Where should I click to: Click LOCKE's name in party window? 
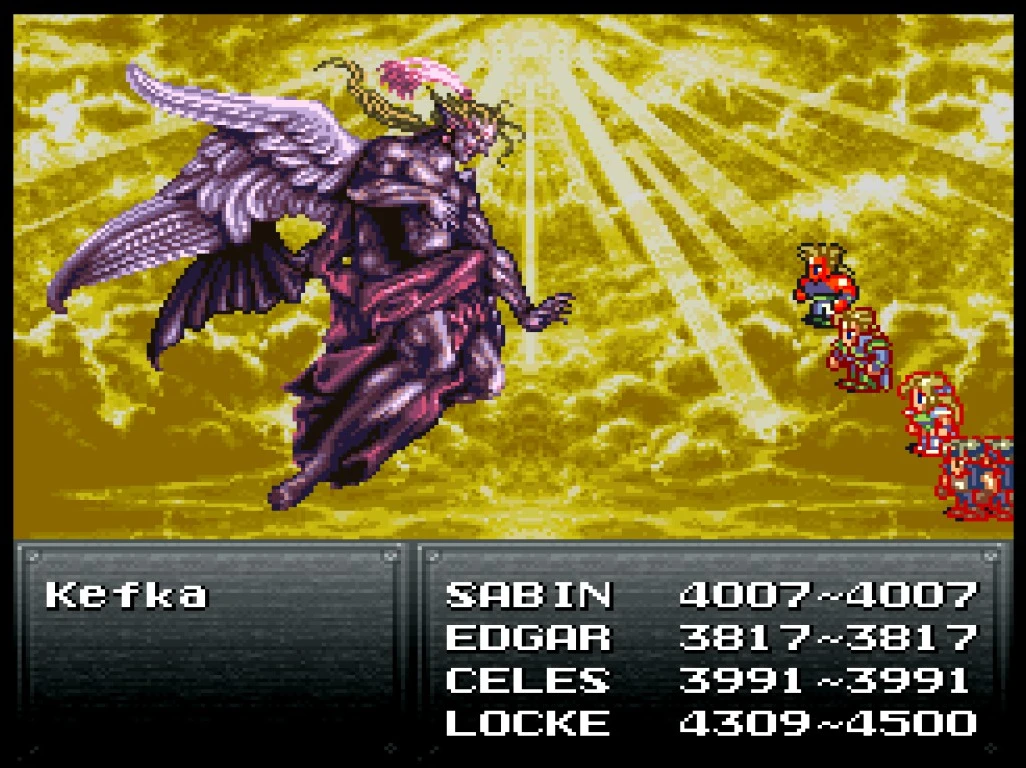(x=528, y=722)
